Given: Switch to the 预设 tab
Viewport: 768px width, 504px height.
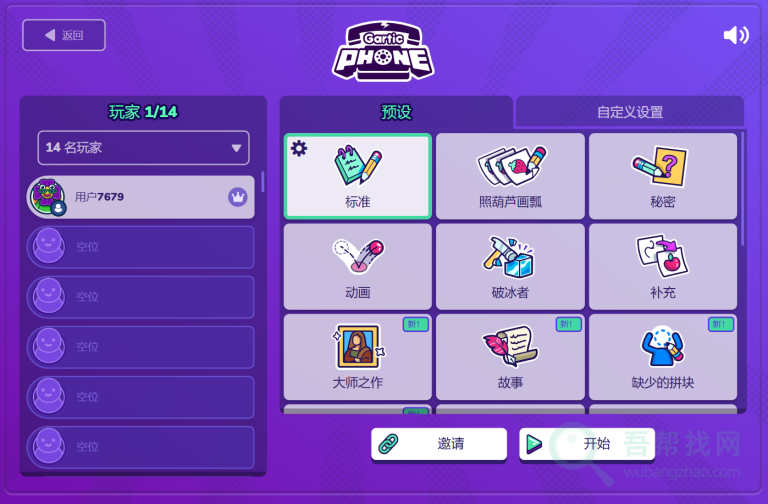Looking at the screenshot, I should [x=396, y=112].
